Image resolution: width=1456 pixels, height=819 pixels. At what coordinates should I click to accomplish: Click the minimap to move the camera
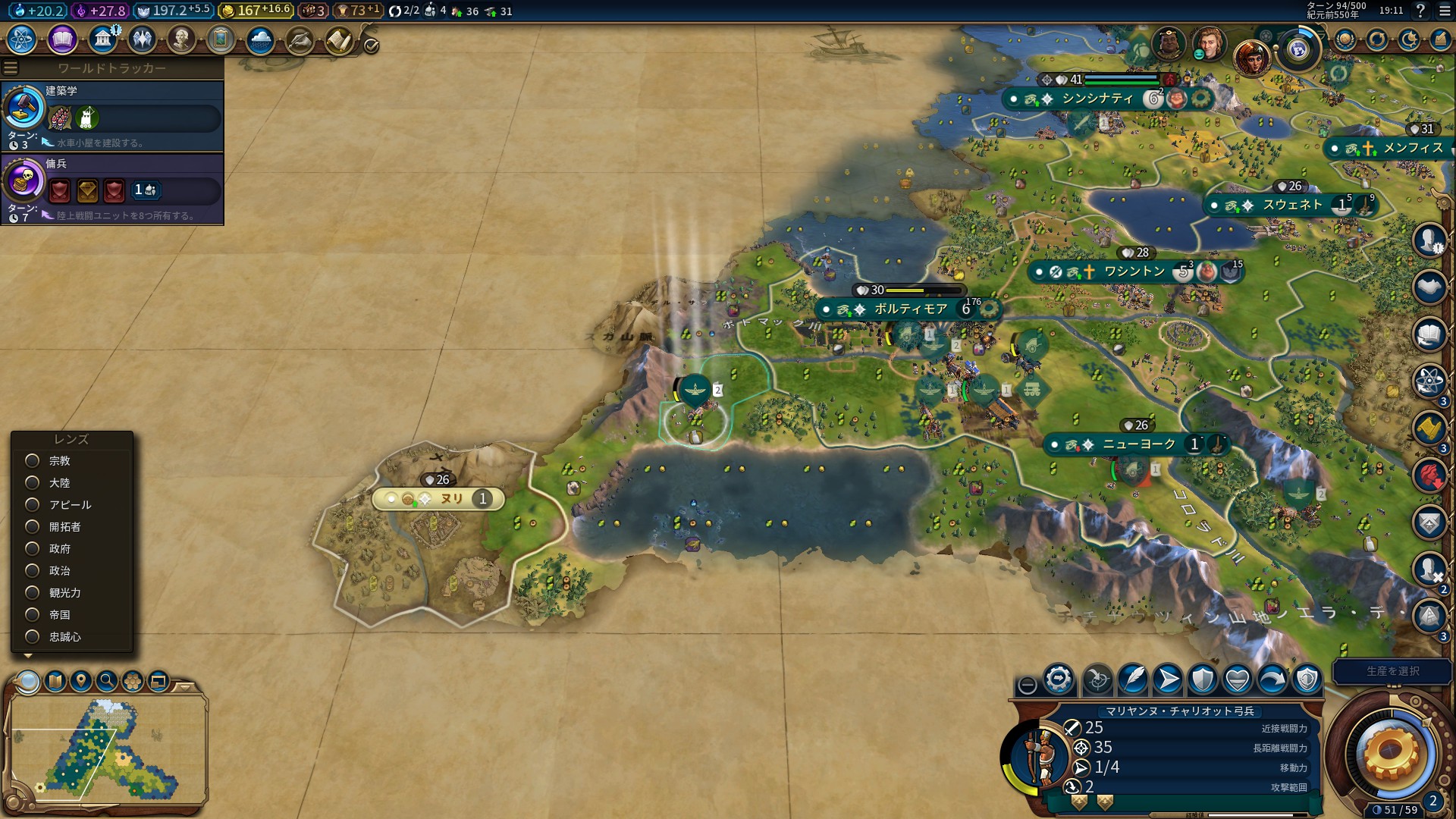(106, 751)
